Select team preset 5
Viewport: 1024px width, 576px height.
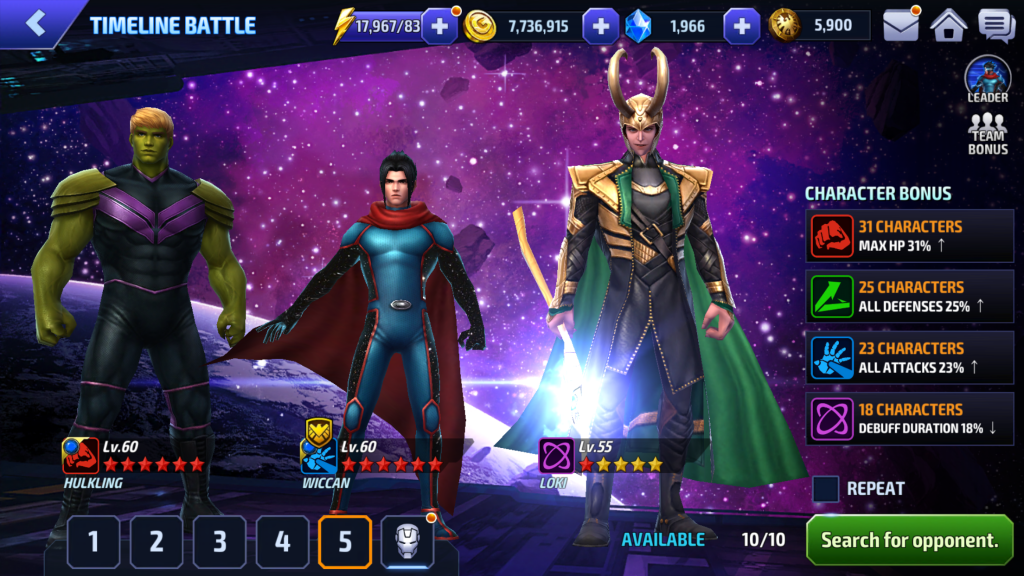[x=345, y=542]
